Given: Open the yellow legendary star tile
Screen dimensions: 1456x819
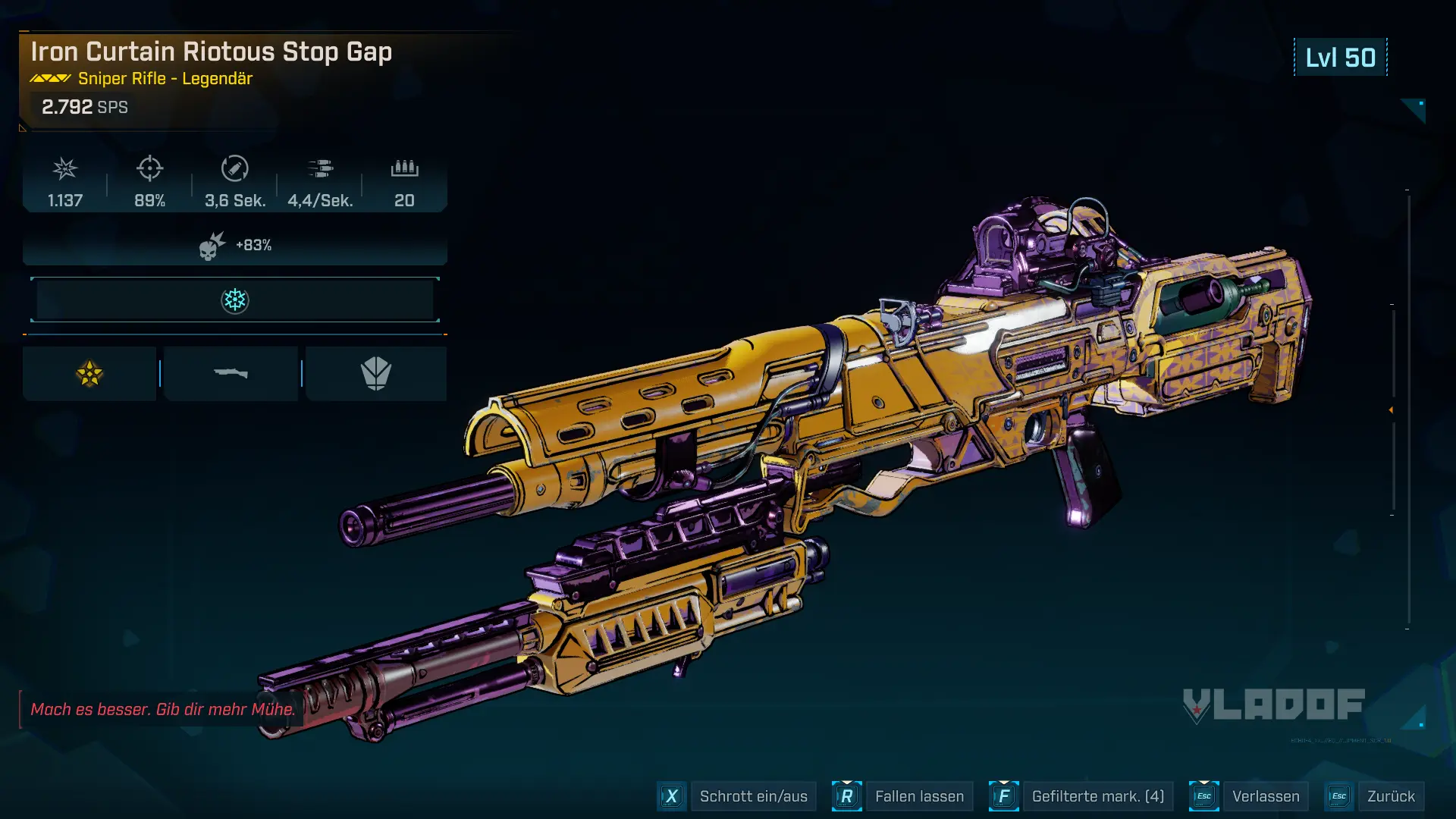Looking at the screenshot, I should [89, 374].
